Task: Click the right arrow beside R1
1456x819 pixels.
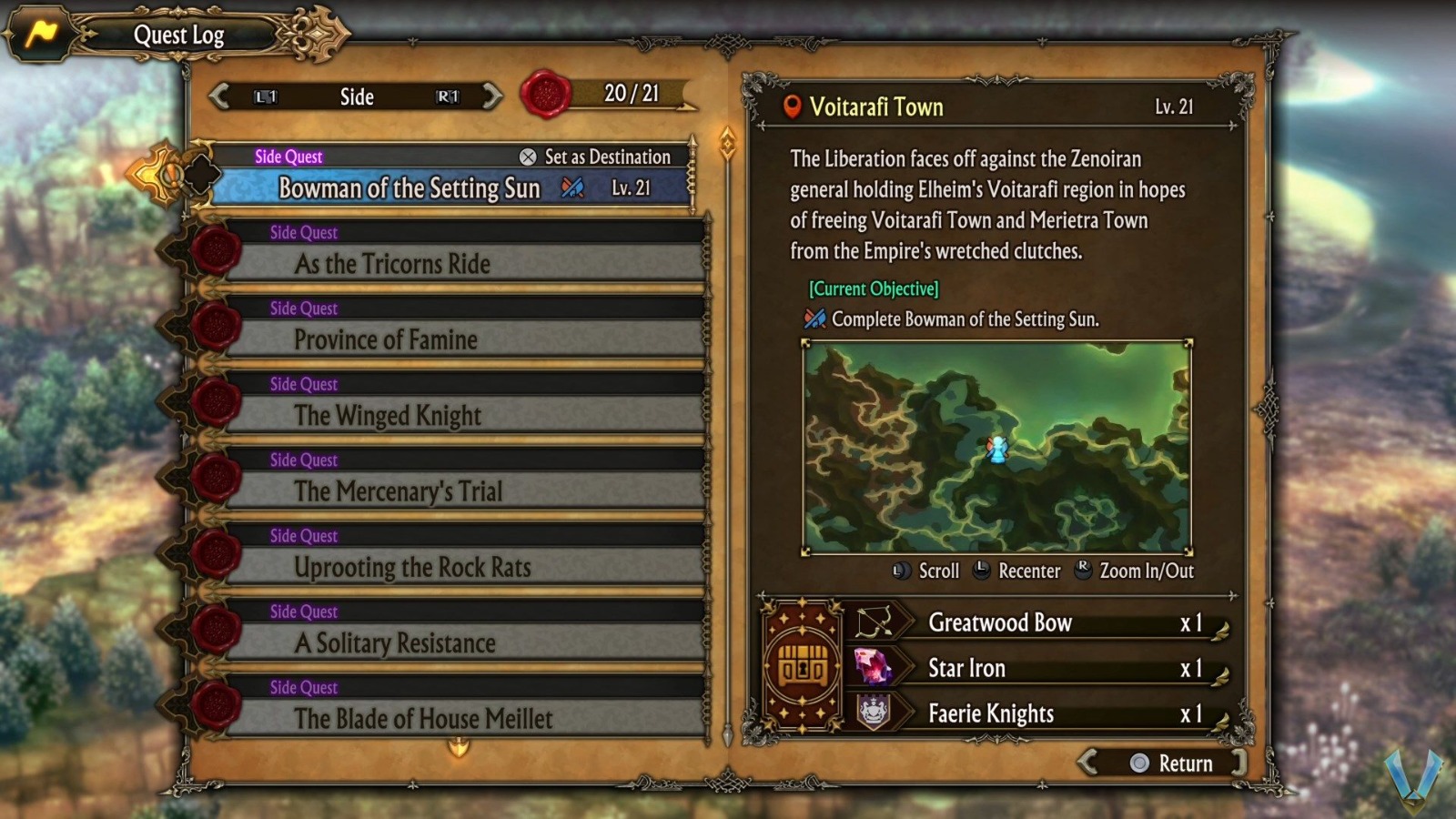Action: tap(493, 96)
